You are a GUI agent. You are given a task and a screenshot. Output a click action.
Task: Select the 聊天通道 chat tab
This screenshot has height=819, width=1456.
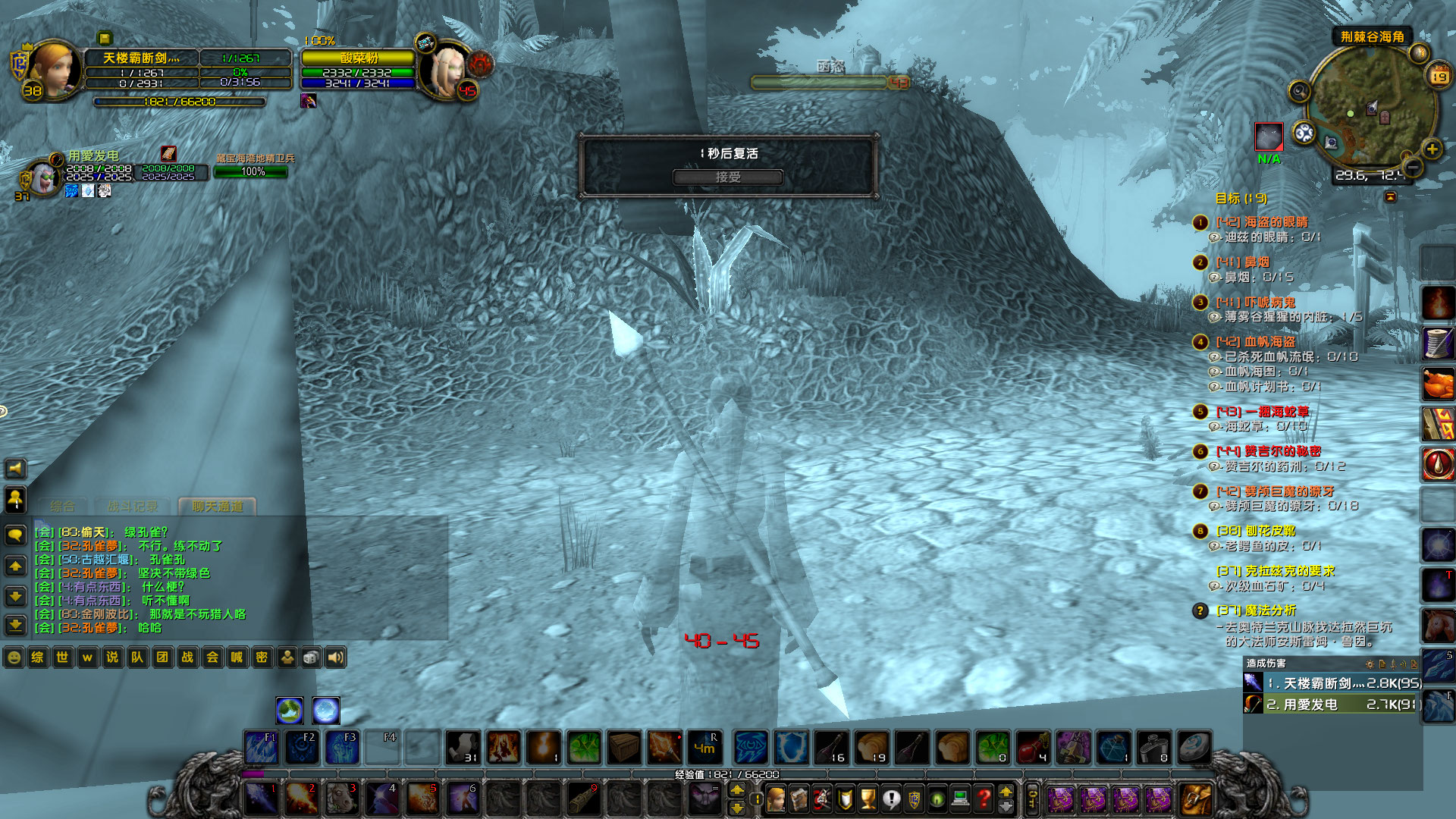tap(218, 507)
